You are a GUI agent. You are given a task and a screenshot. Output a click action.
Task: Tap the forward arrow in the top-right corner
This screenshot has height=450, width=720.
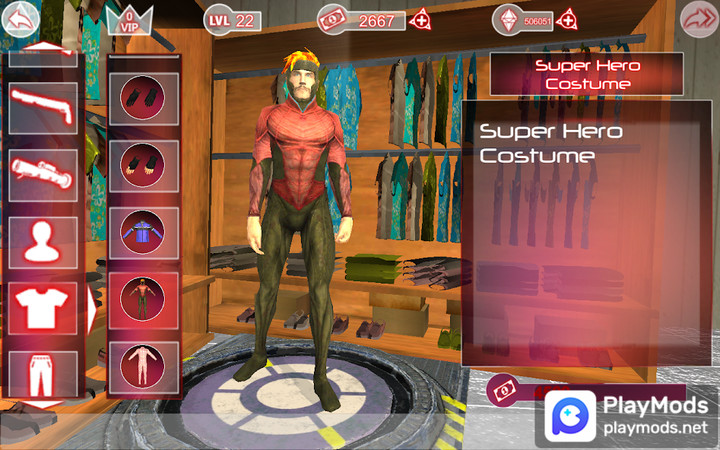(x=698, y=19)
